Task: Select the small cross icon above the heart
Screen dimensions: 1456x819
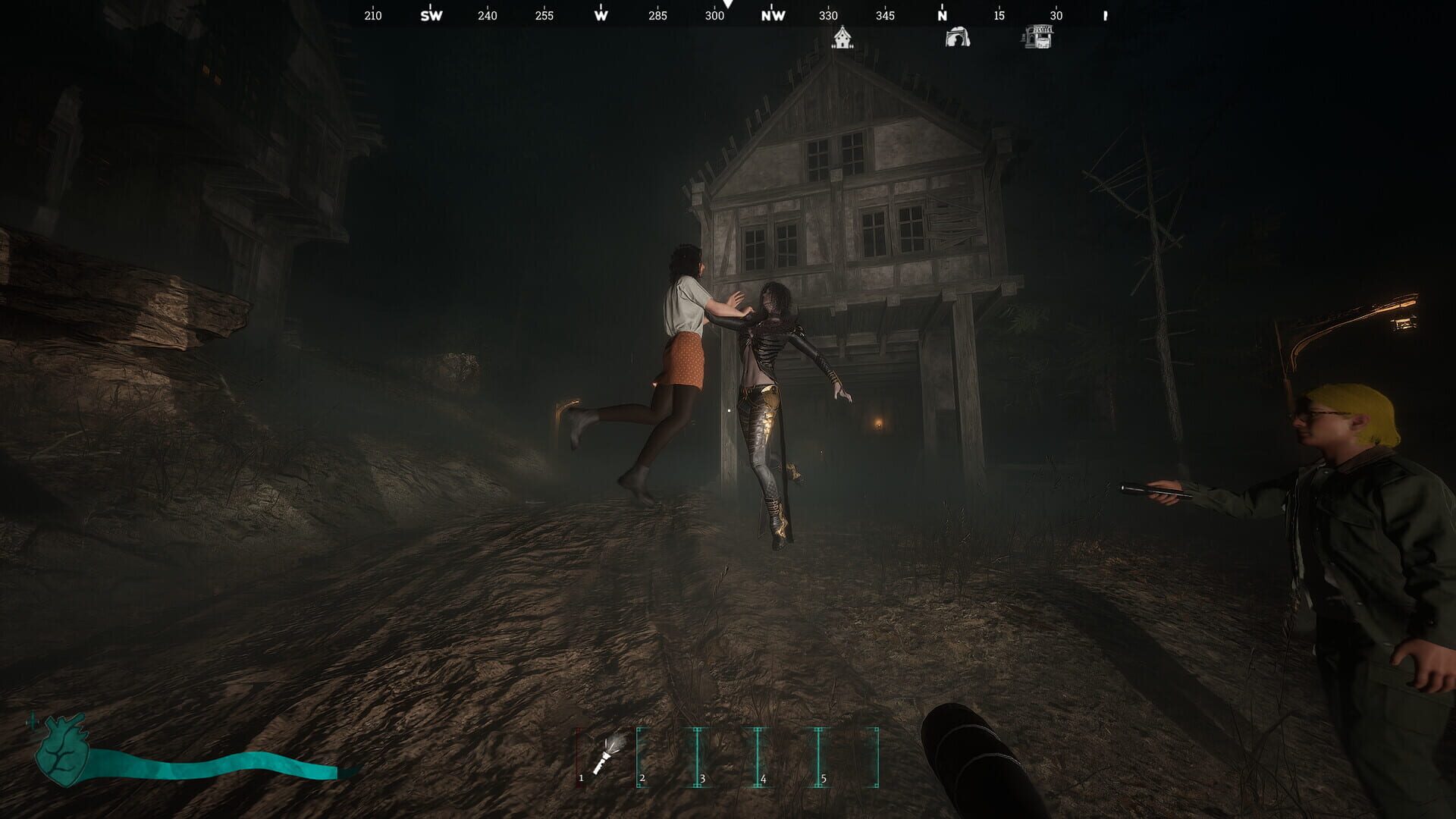Action: 30,723
